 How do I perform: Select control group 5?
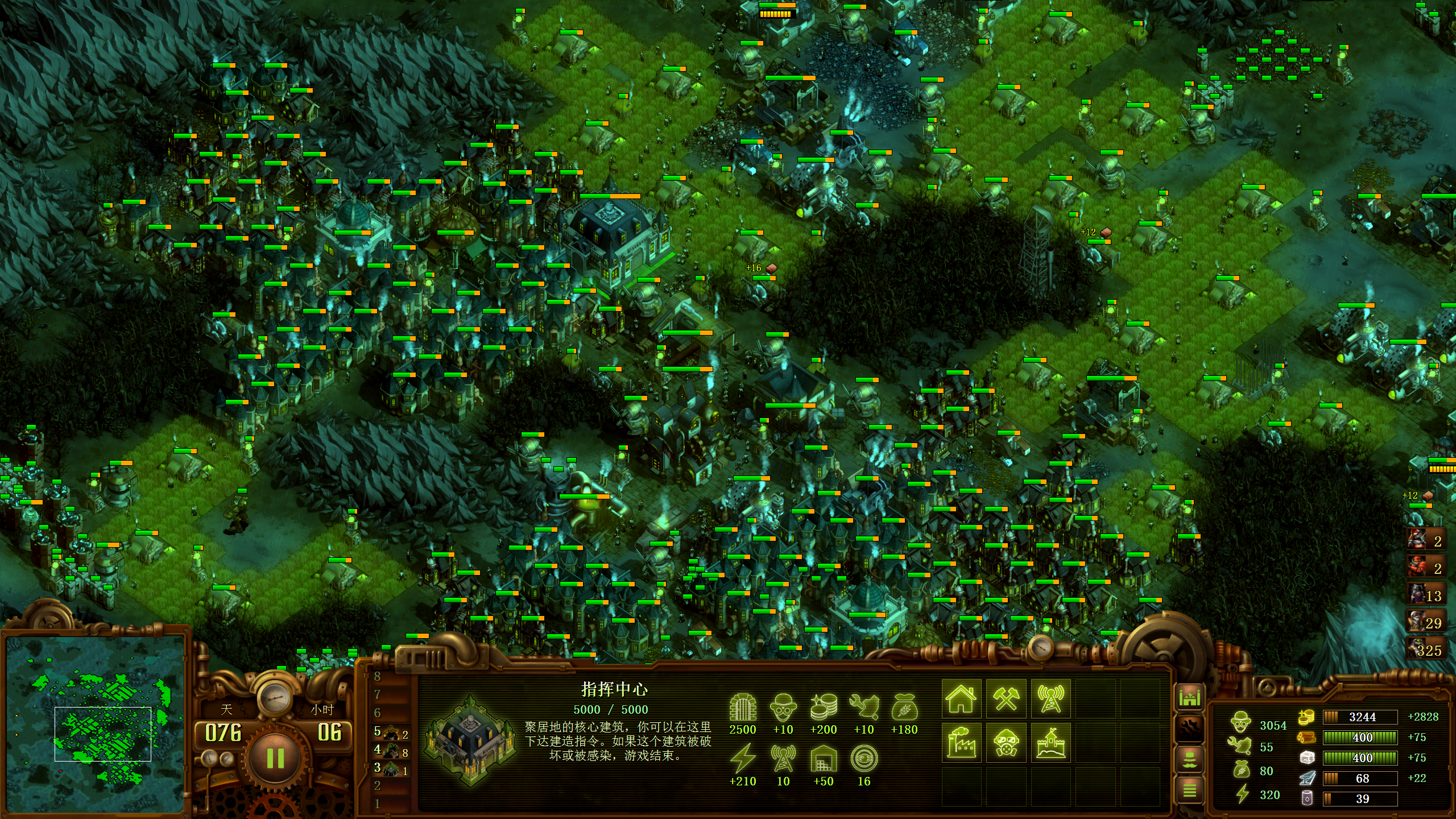pyautogui.click(x=391, y=733)
